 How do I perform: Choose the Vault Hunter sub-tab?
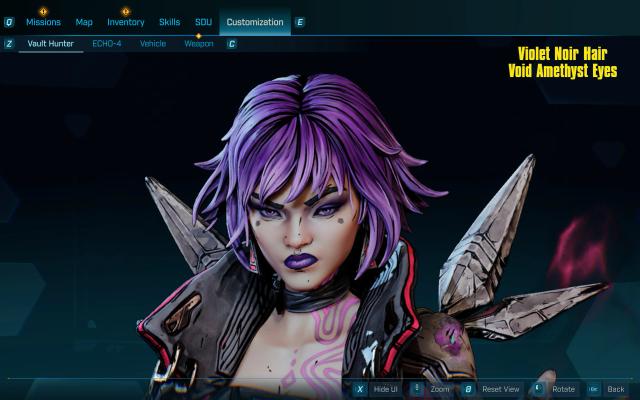click(49, 44)
